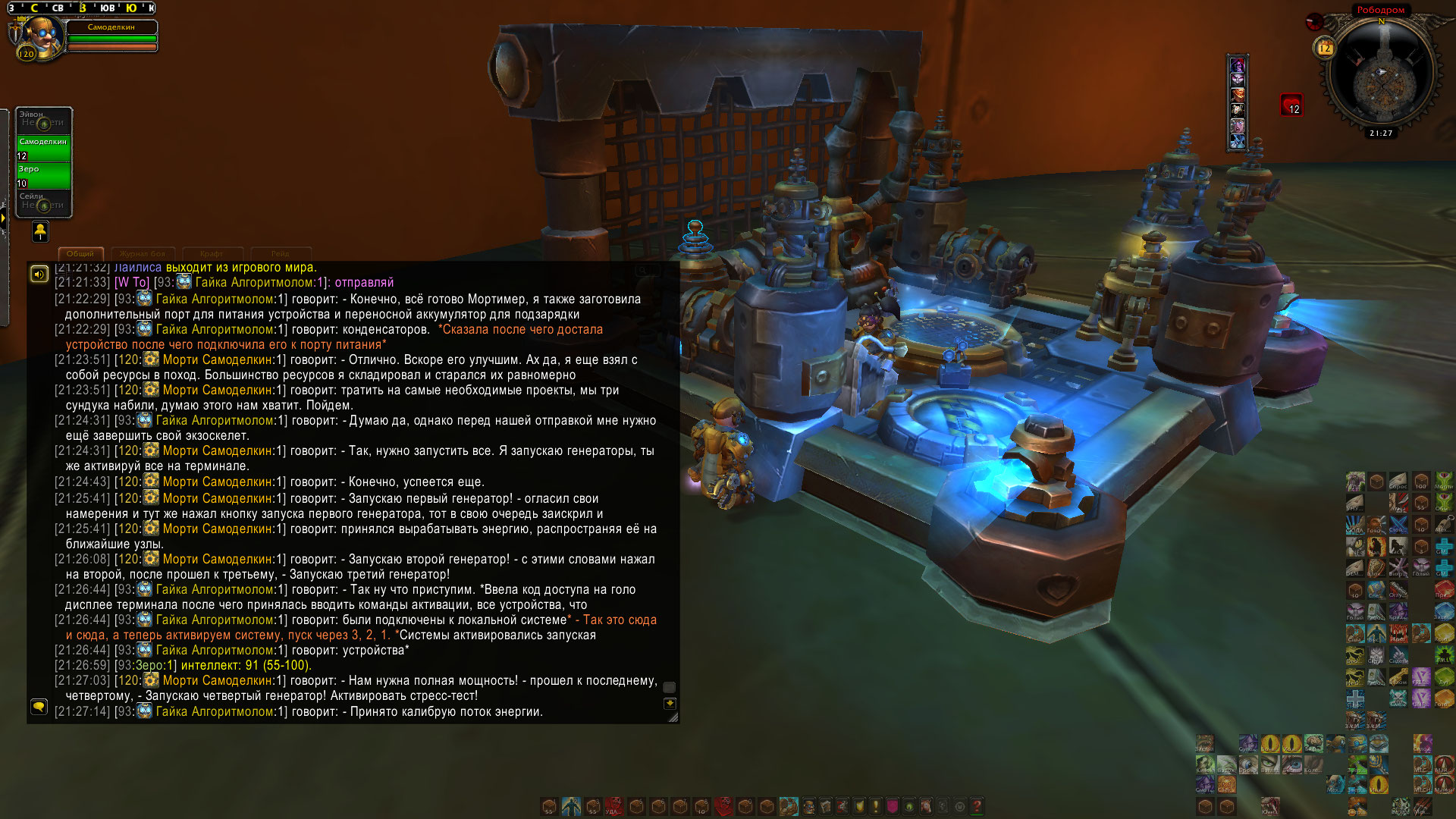
Task: Open the Рейд chat tab
Action: click(x=280, y=254)
